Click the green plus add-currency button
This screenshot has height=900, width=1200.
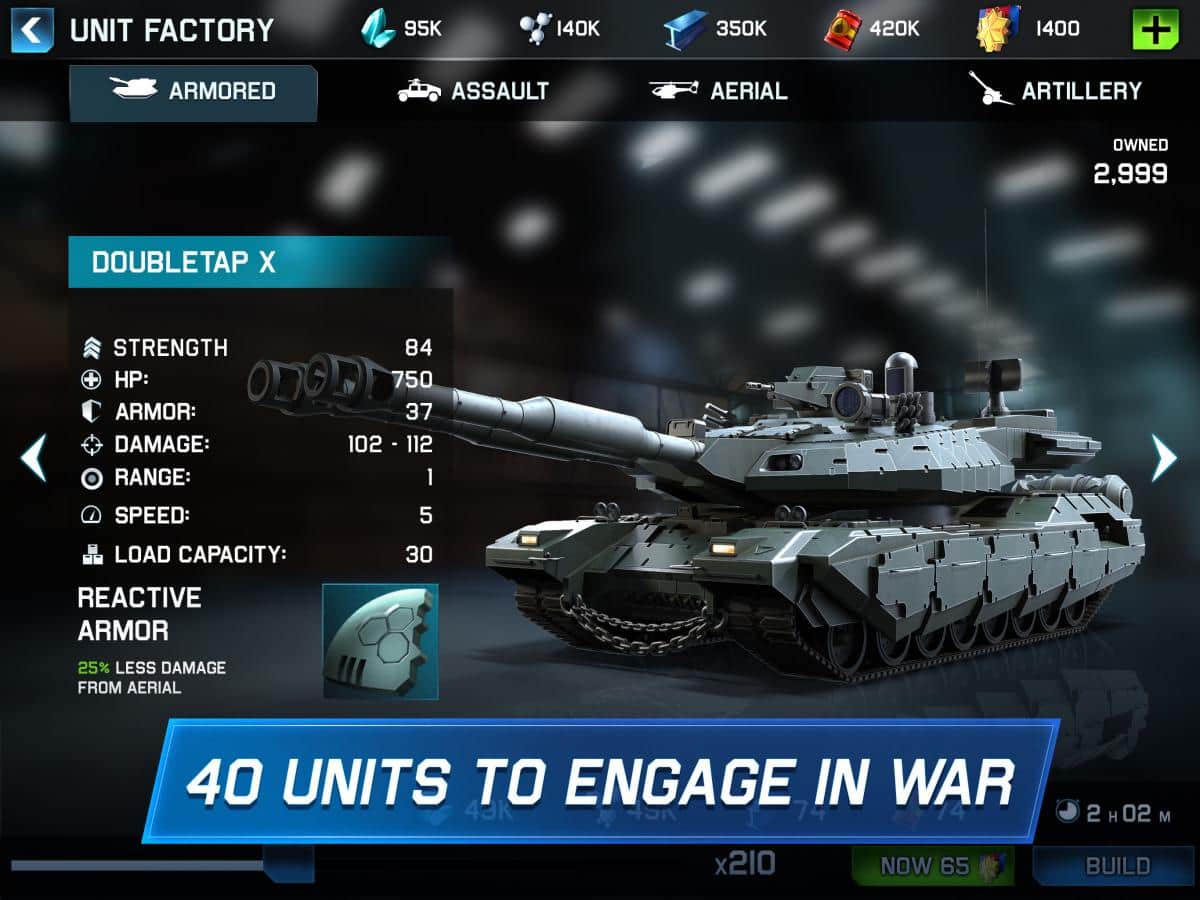(x=1155, y=29)
